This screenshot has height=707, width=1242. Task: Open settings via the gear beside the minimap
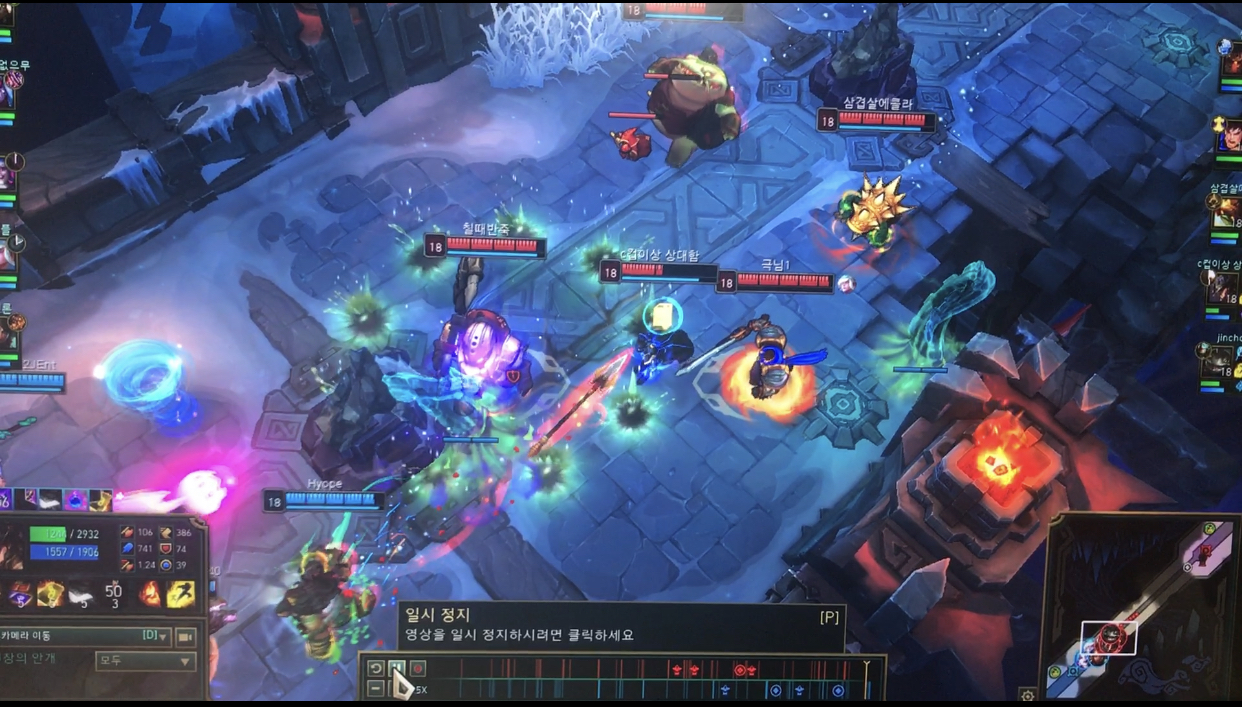(x=1027, y=695)
